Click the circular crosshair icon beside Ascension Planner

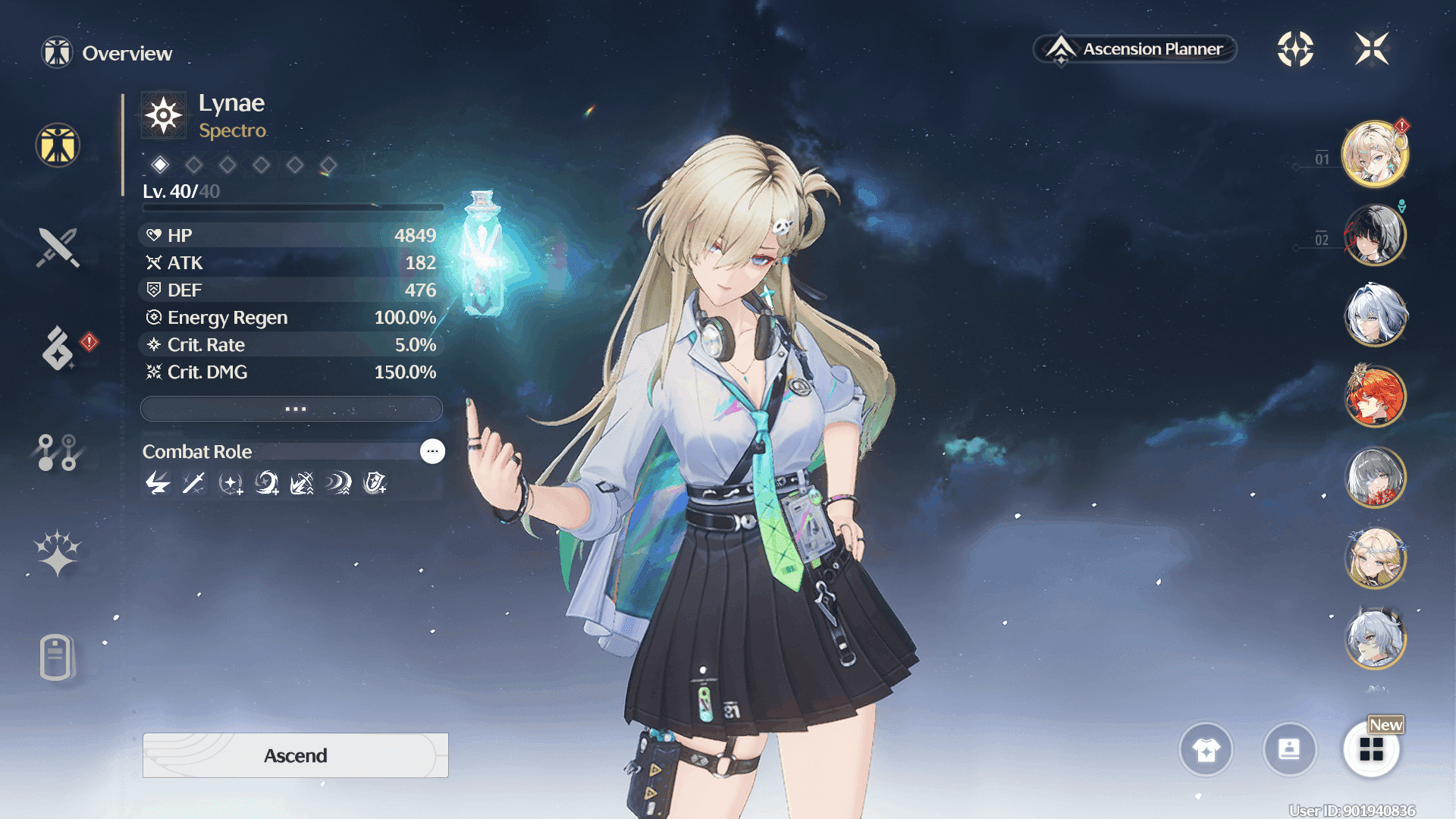coord(1295,49)
